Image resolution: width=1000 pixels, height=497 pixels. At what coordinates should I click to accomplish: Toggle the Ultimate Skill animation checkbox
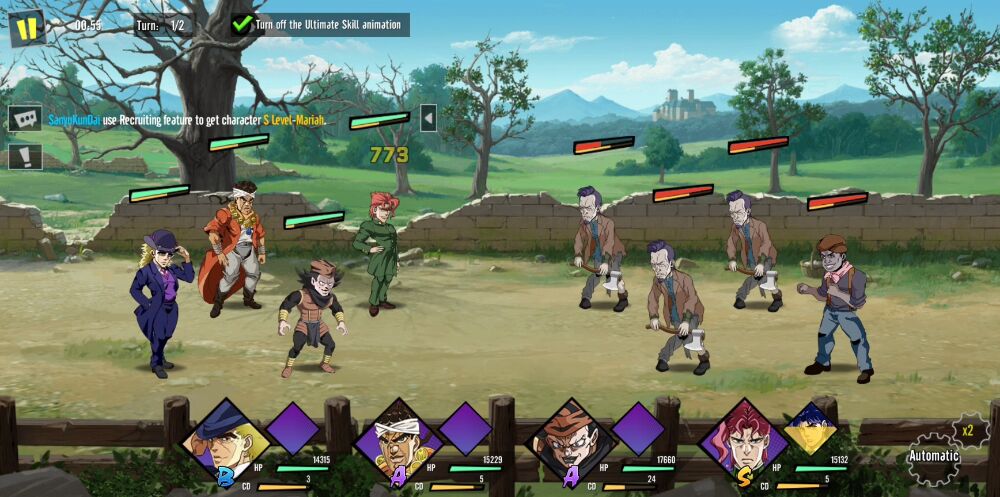(243, 24)
